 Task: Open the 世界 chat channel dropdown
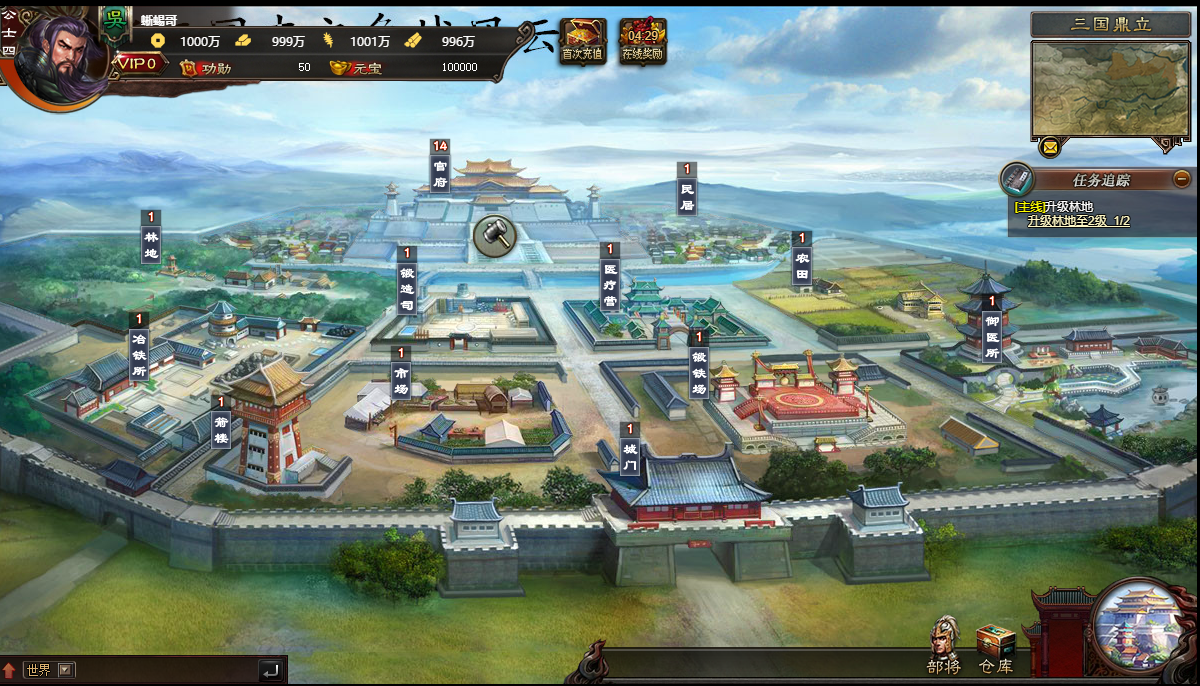point(66,670)
